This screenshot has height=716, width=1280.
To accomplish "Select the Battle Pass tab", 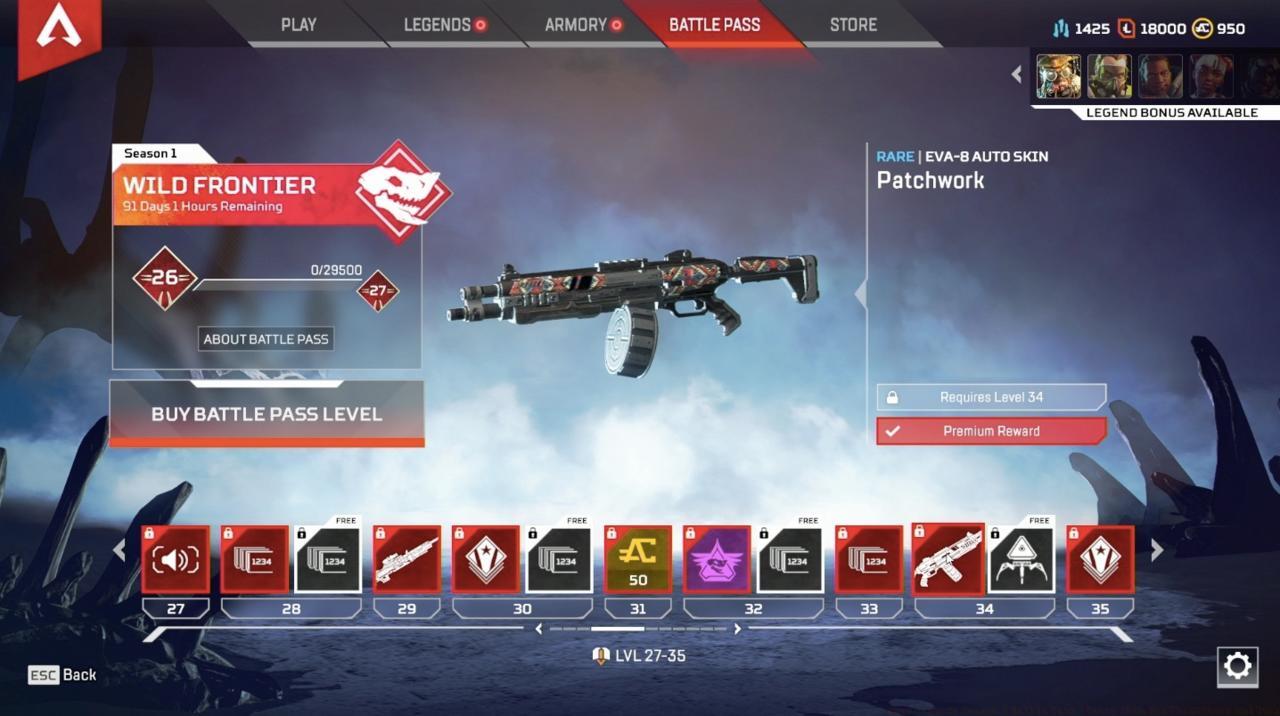I will tap(714, 25).
